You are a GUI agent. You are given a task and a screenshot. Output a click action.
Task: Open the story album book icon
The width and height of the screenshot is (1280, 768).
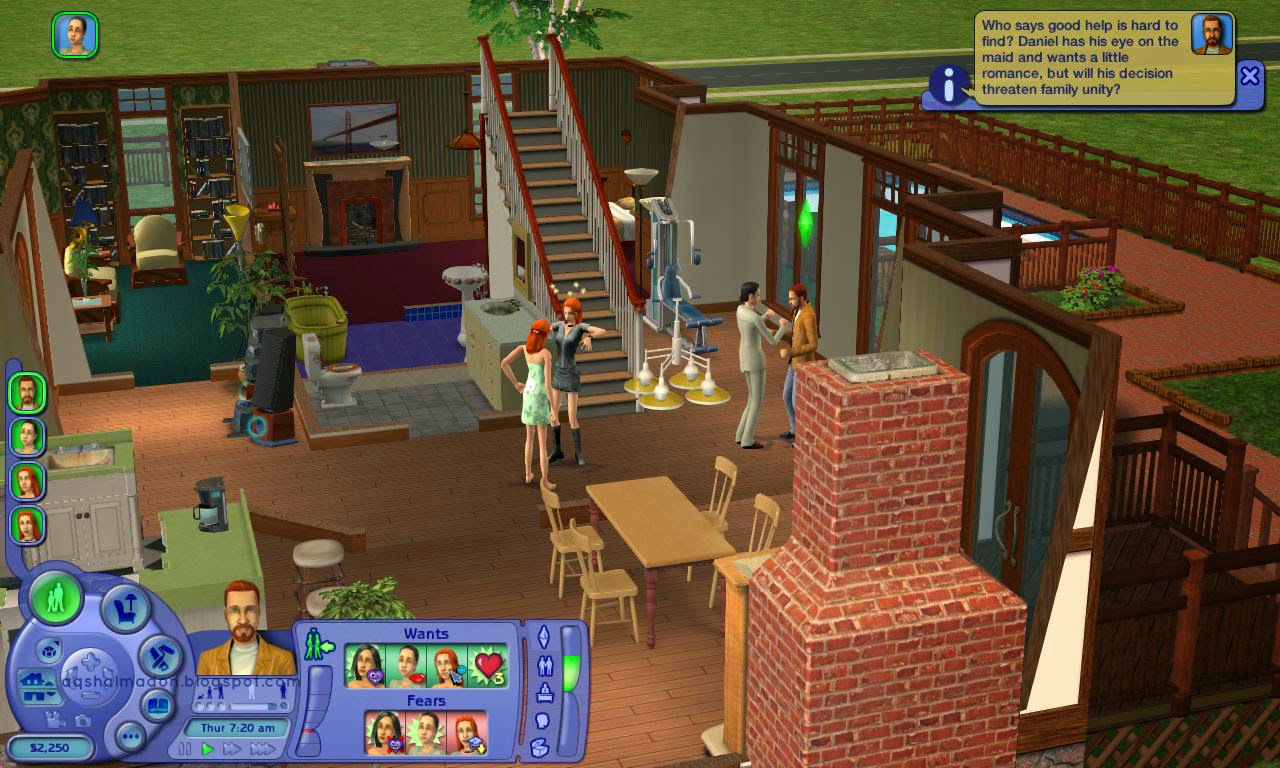tap(158, 703)
